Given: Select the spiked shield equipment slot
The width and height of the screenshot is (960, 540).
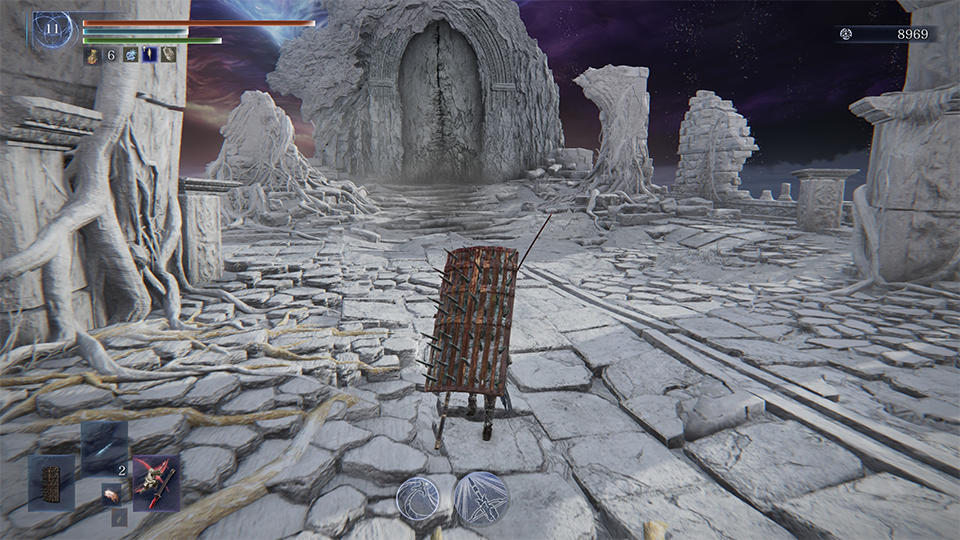Looking at the screenshot, I should pyautogui.click(x=51, y=483).
